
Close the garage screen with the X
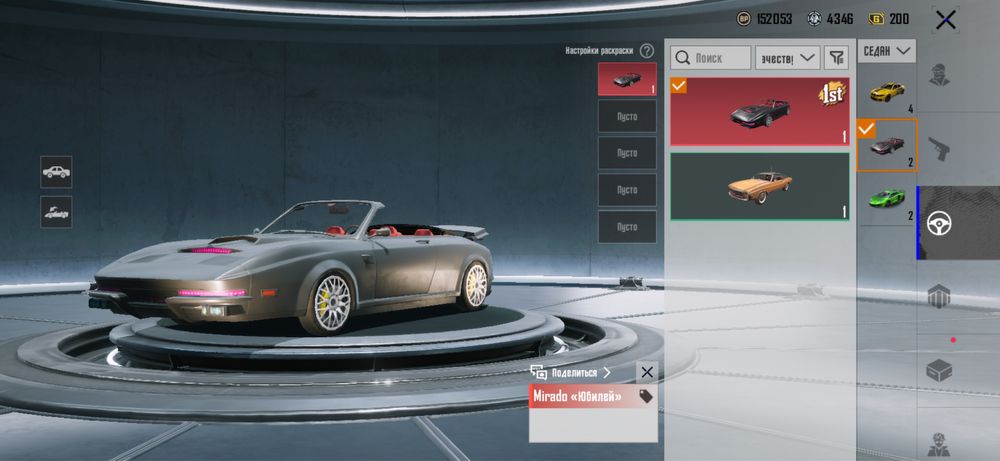[x=944, y=19]
